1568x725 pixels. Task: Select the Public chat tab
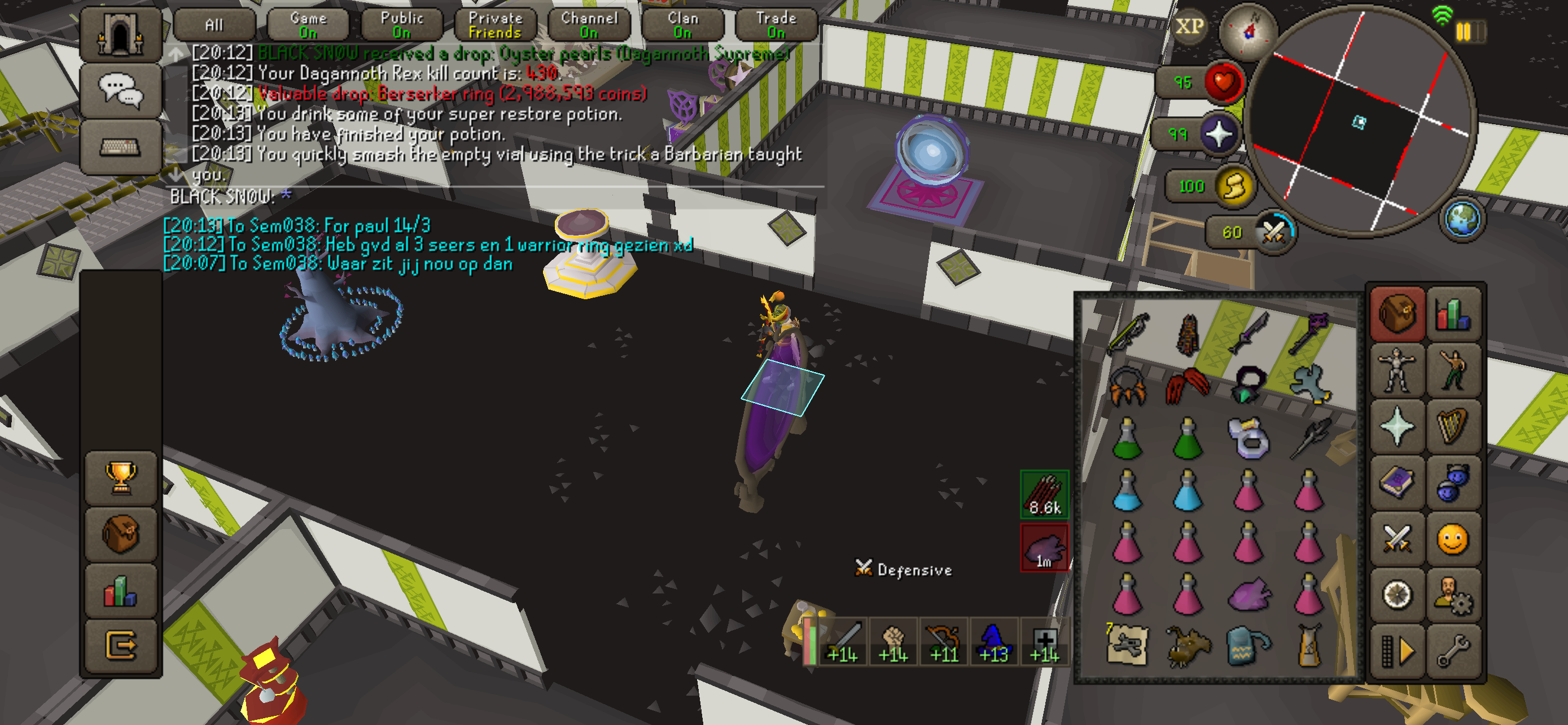(x=402, y=25)
